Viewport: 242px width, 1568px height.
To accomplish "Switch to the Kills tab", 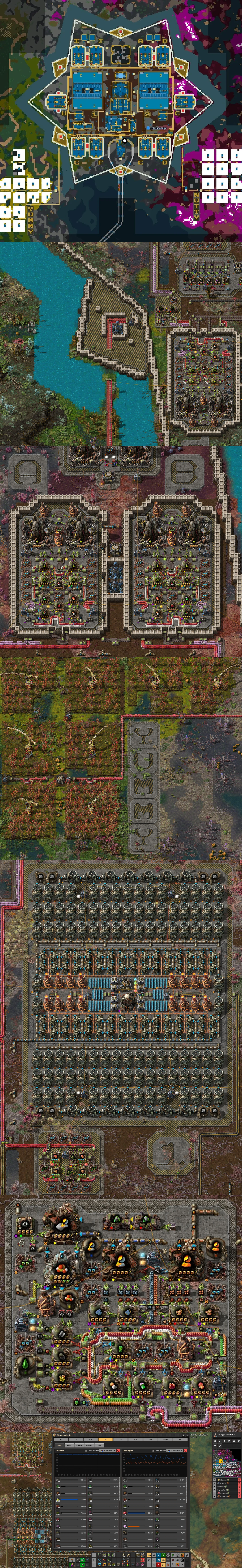I will coord(99,1445).
